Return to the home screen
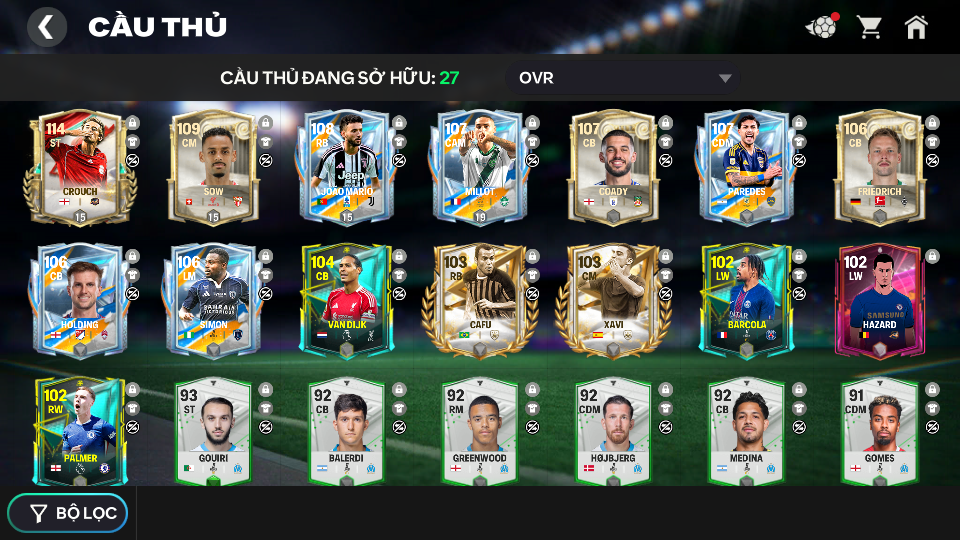This screenshot has height=540, width=960. [916, 27]
